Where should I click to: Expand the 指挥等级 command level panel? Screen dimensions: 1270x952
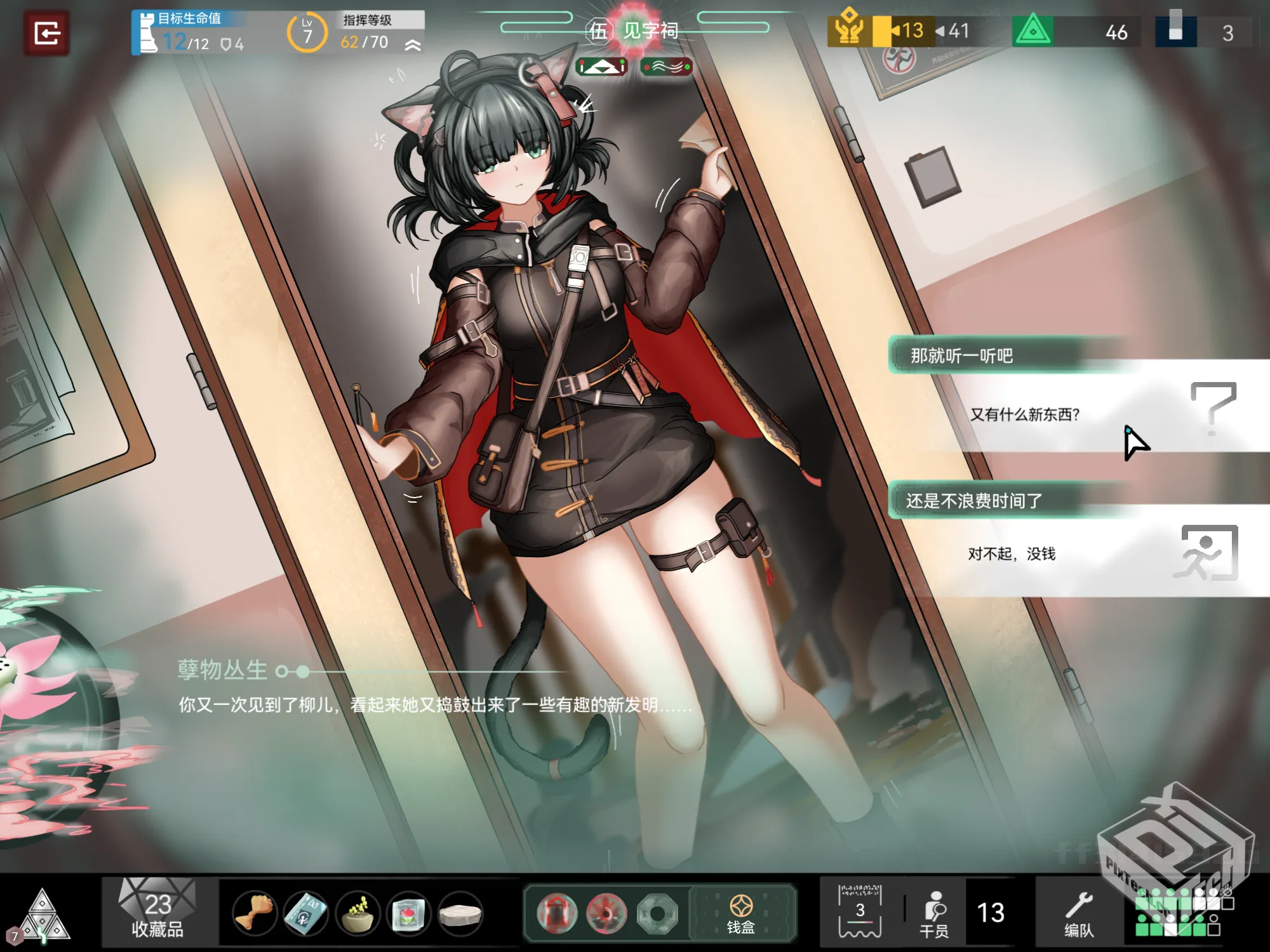(413, 44)
